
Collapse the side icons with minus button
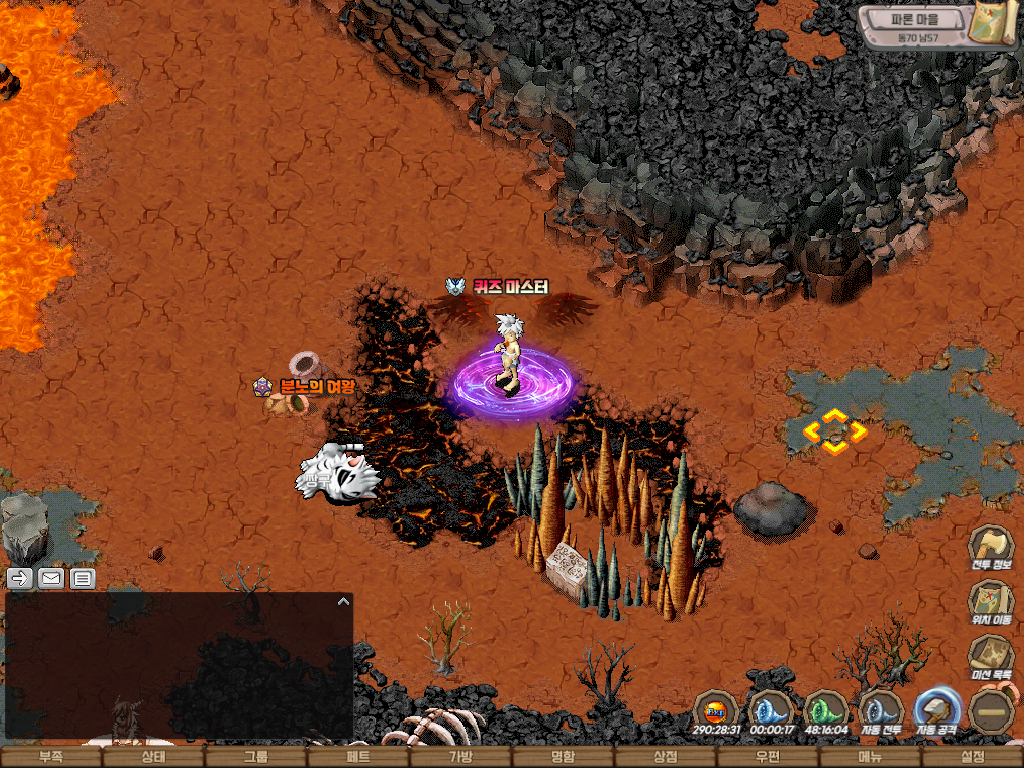pos(992,711)
